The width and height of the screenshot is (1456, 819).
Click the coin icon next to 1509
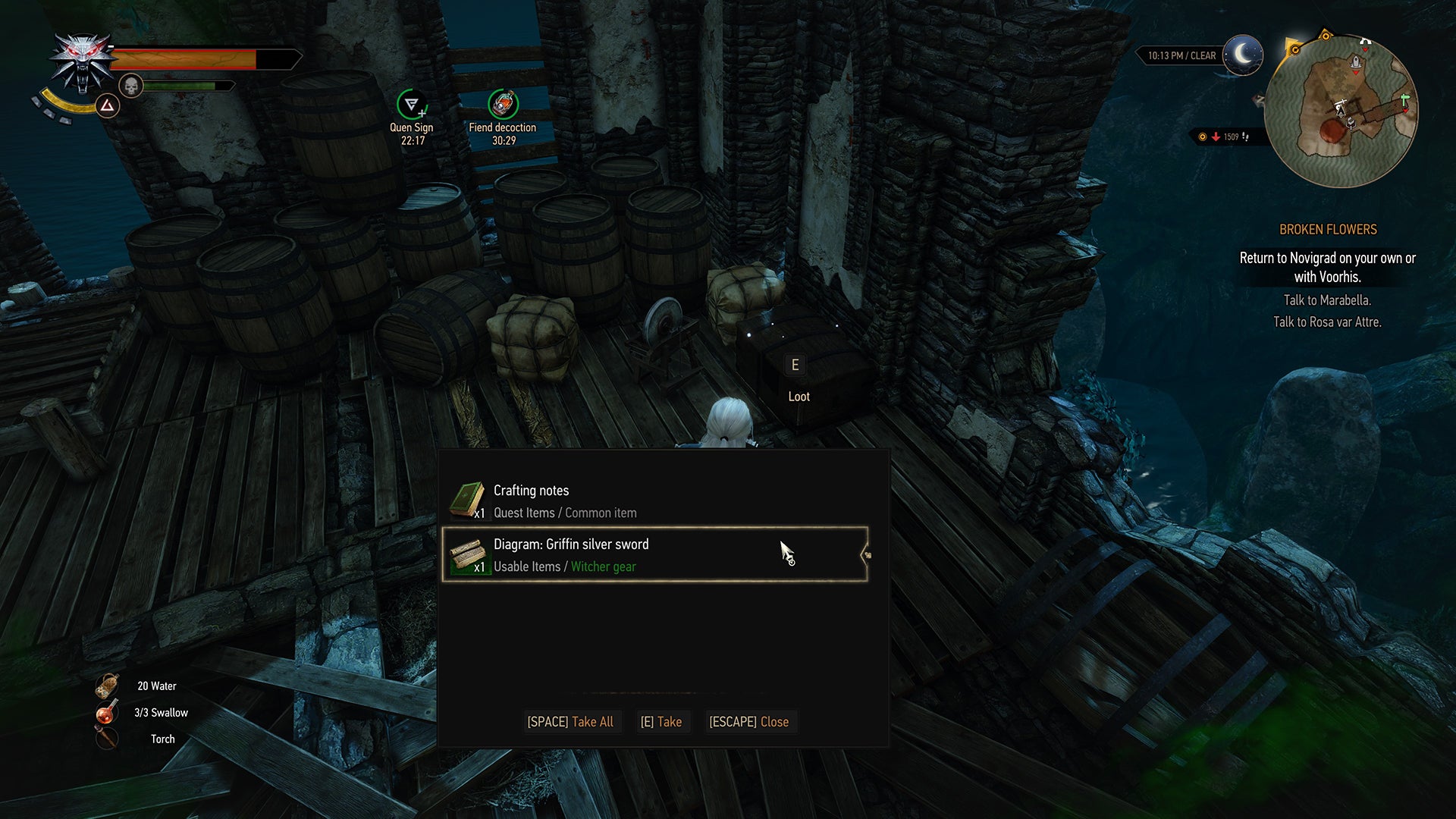(1203, 137)
